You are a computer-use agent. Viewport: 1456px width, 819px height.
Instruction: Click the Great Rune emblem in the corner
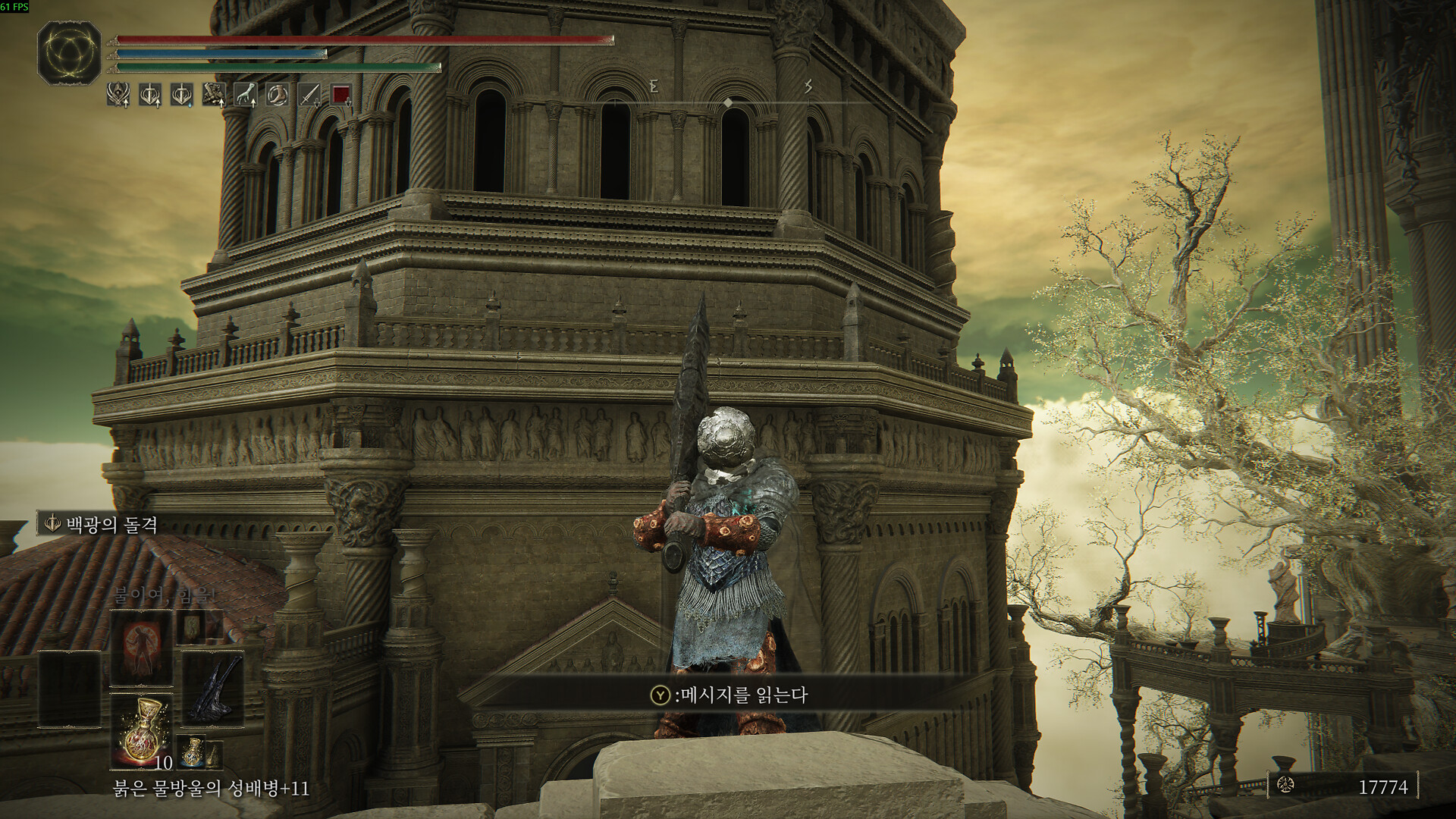coord(69,52)
